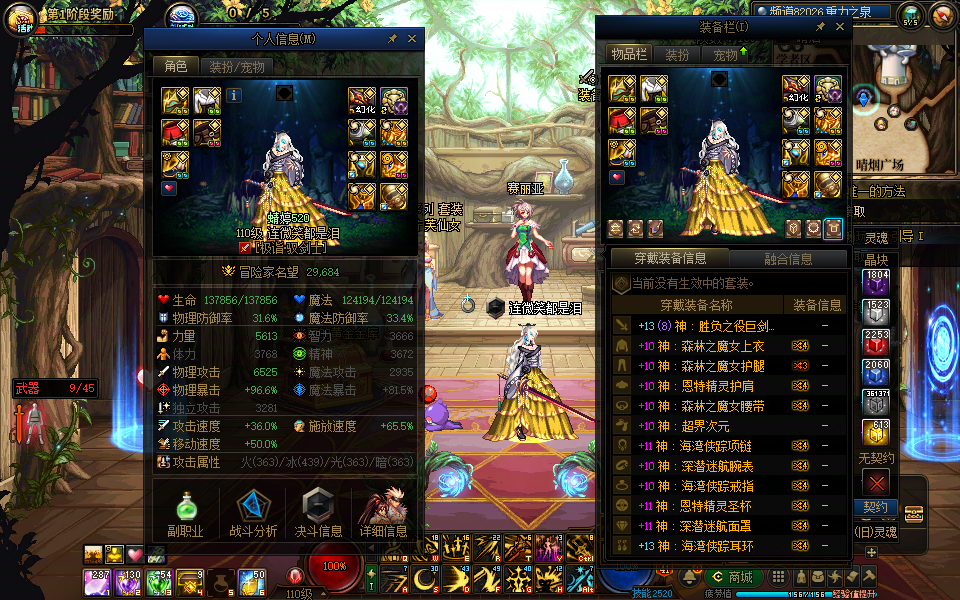Switch to the 融合信息 fusion info tab
This screenshot has height=600, width=960.
788,259
